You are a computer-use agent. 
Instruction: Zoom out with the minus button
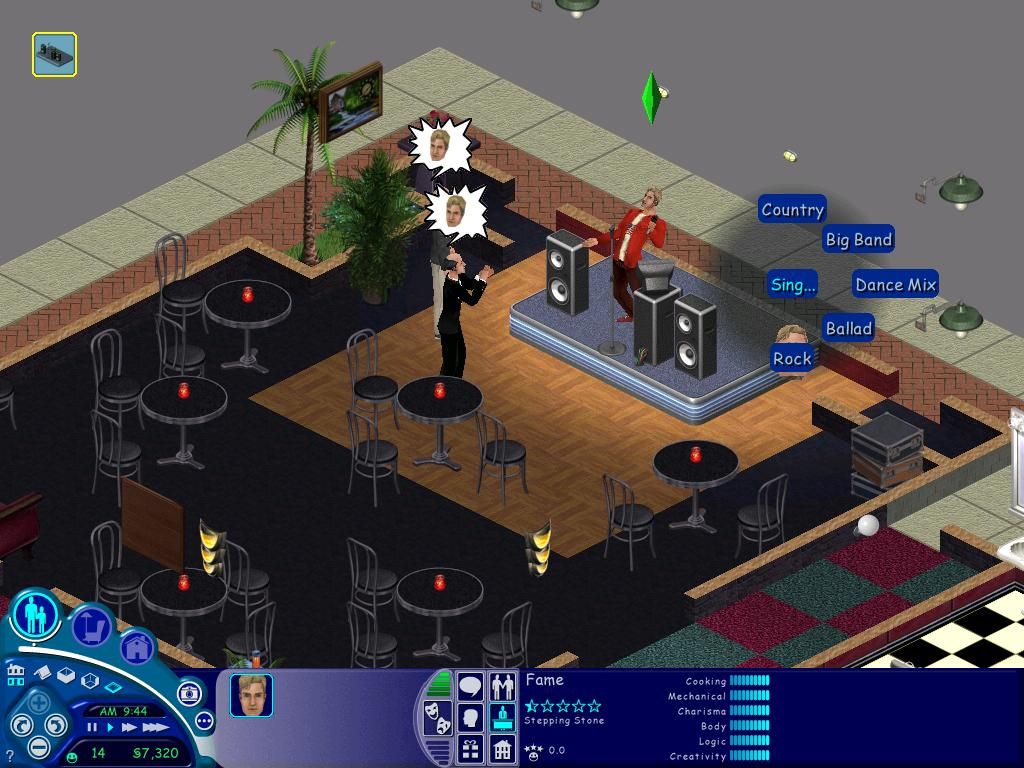38,746
